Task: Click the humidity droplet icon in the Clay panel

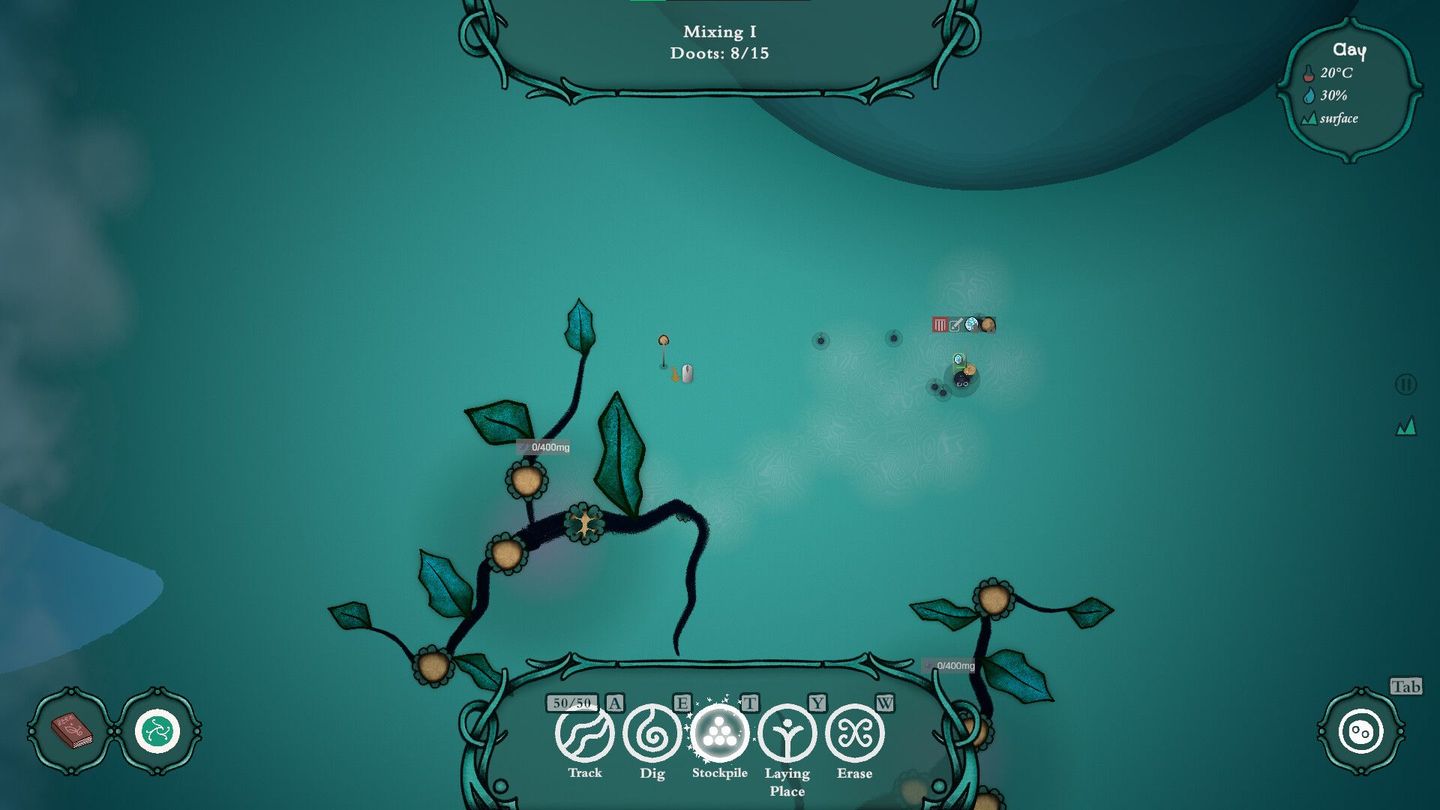Action: coord(1312,95)
